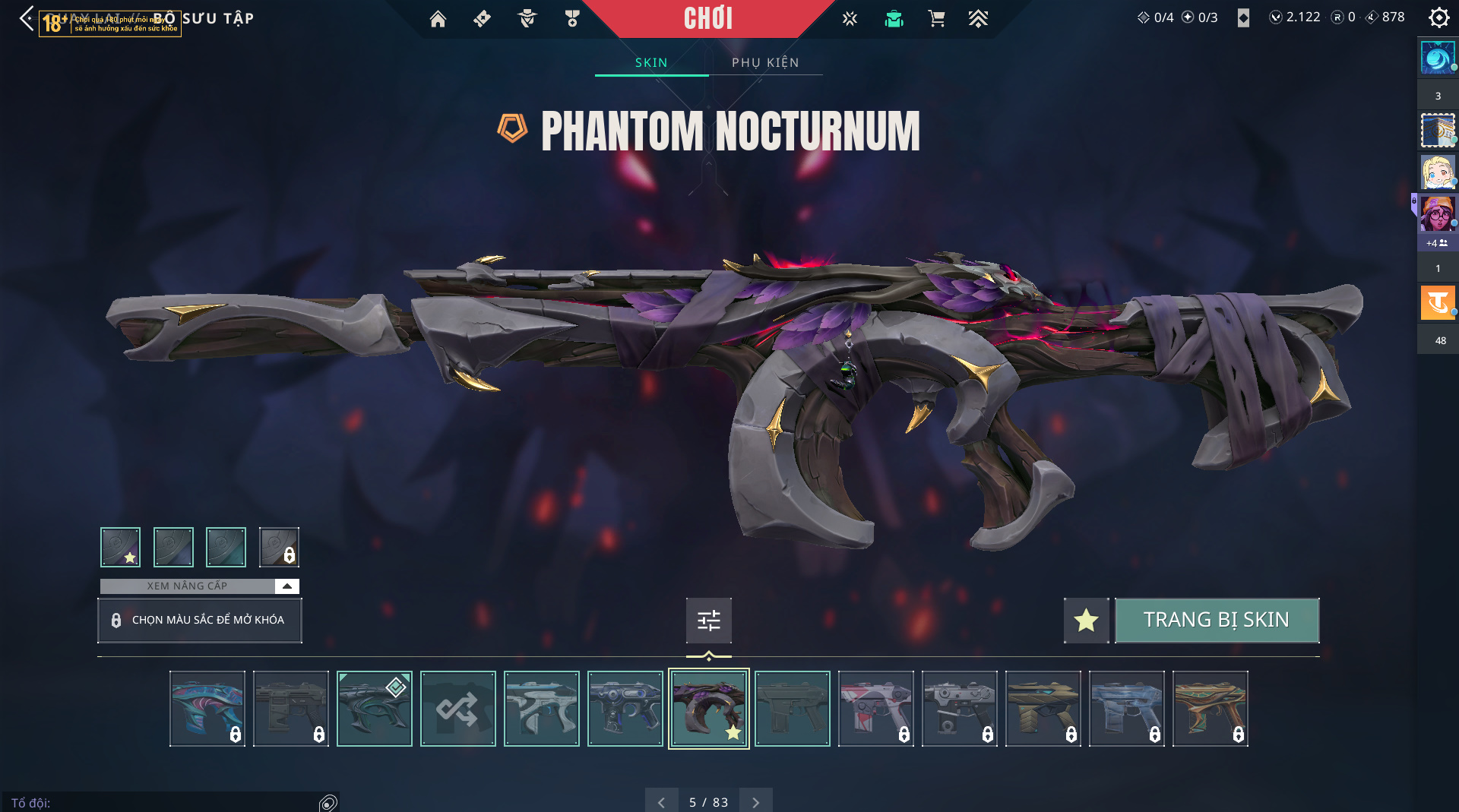Choose the locked fourth color variant

tap(279, 547)
